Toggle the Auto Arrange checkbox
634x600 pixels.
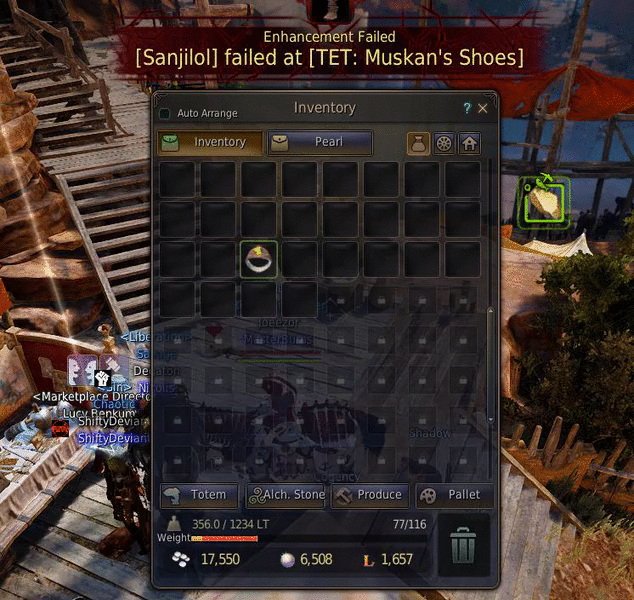pyautogui.click(x=165, y=114)
